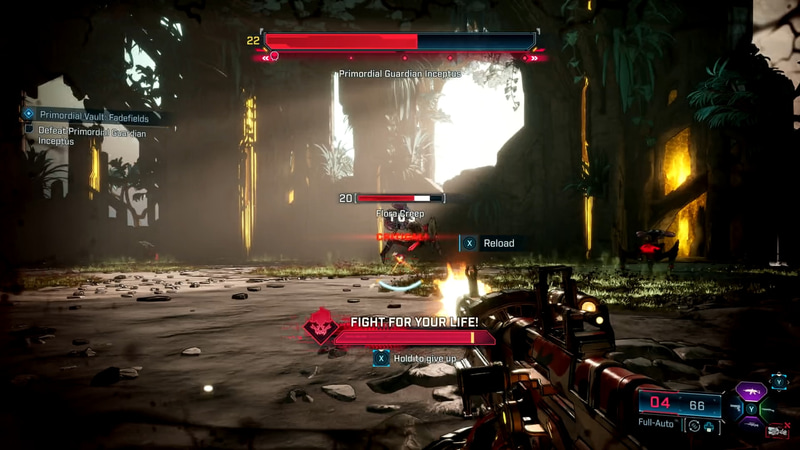Screen dimensions: 800x450
Task: Select the bottom purple weapon slot
Action: (x=751, y=423)
